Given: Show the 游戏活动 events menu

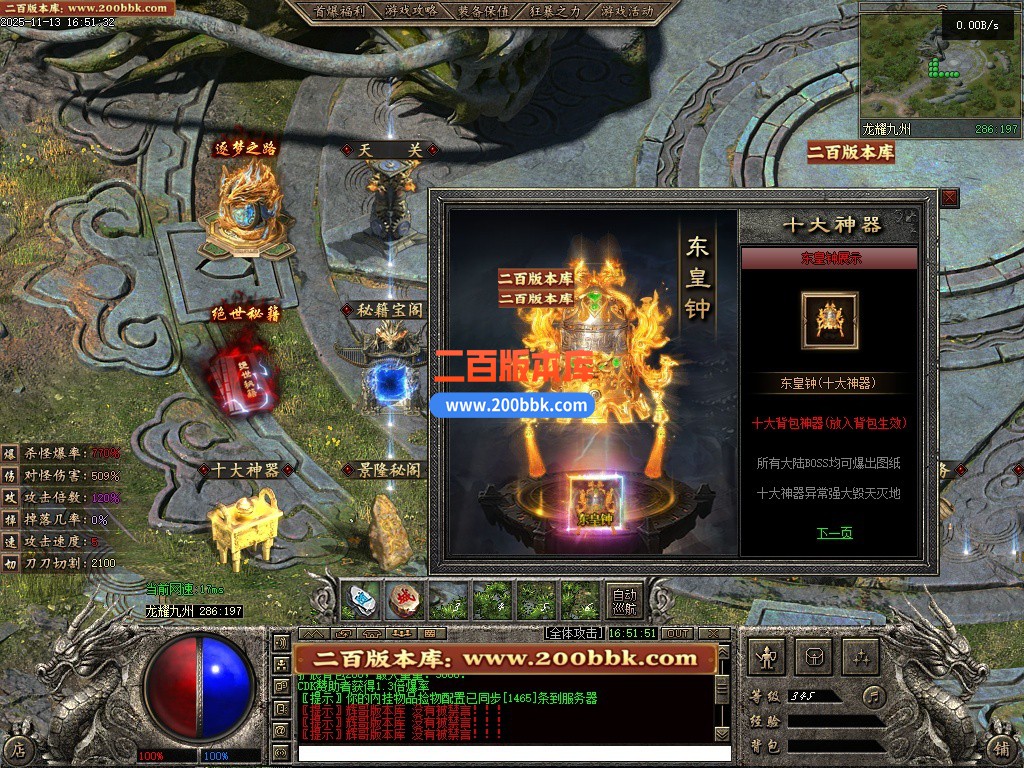Looking at the screenshot, I should click(628, 12).
